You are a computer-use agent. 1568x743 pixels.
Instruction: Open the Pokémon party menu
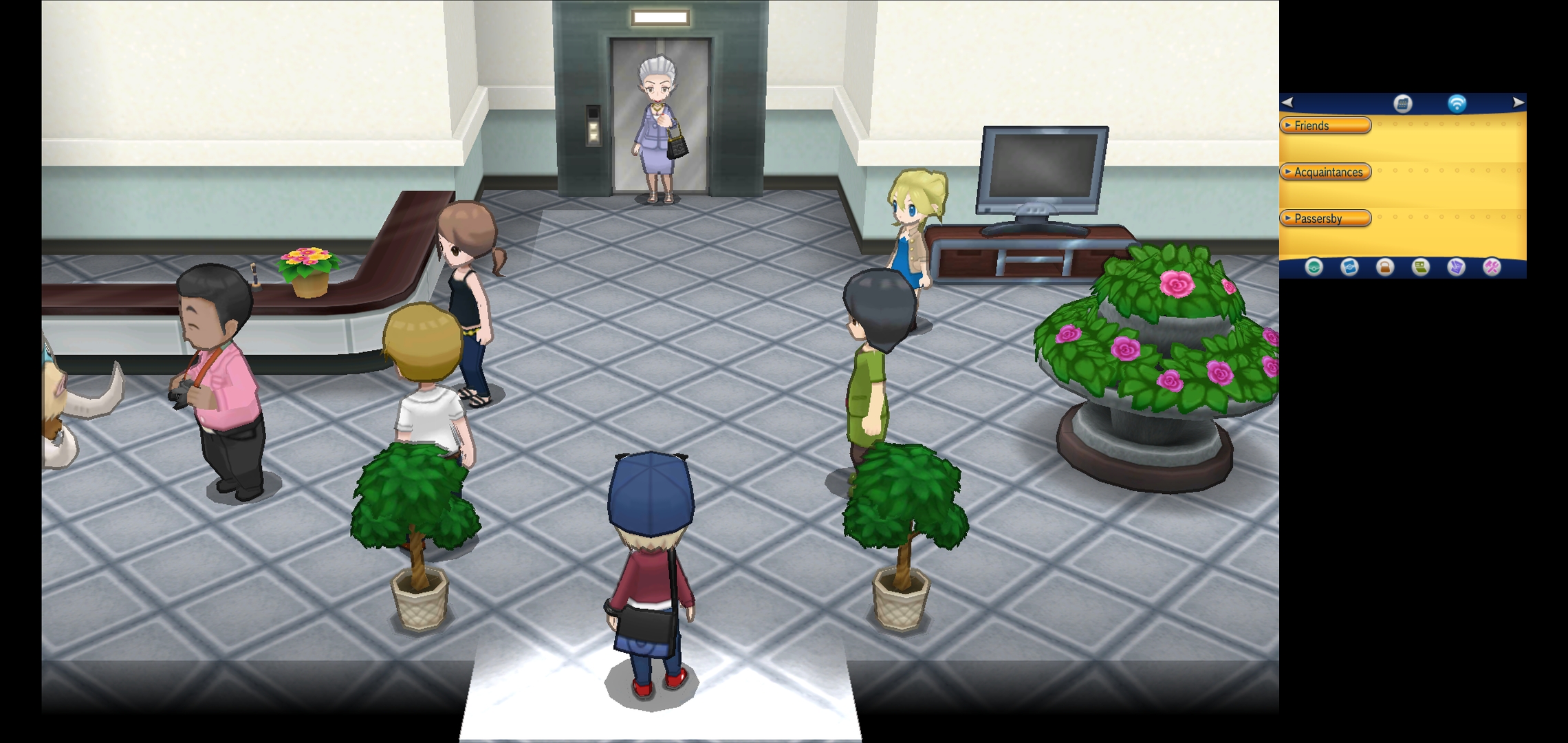pyautogui.click(x=1314, y=267)
